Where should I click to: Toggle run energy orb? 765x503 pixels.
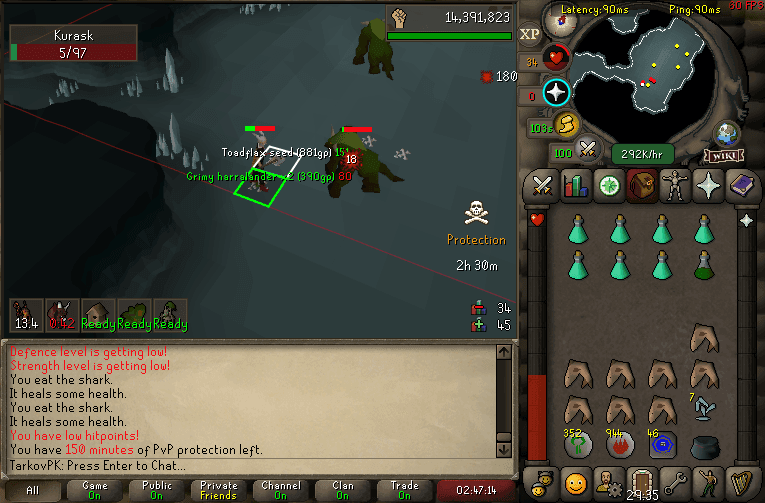(x=567, y=124)
